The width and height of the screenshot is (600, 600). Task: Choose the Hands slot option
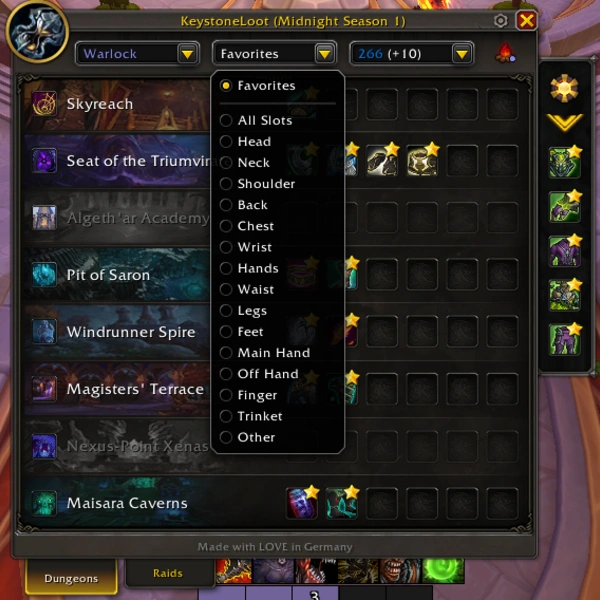pyautogui.click(x=257, y=268)
